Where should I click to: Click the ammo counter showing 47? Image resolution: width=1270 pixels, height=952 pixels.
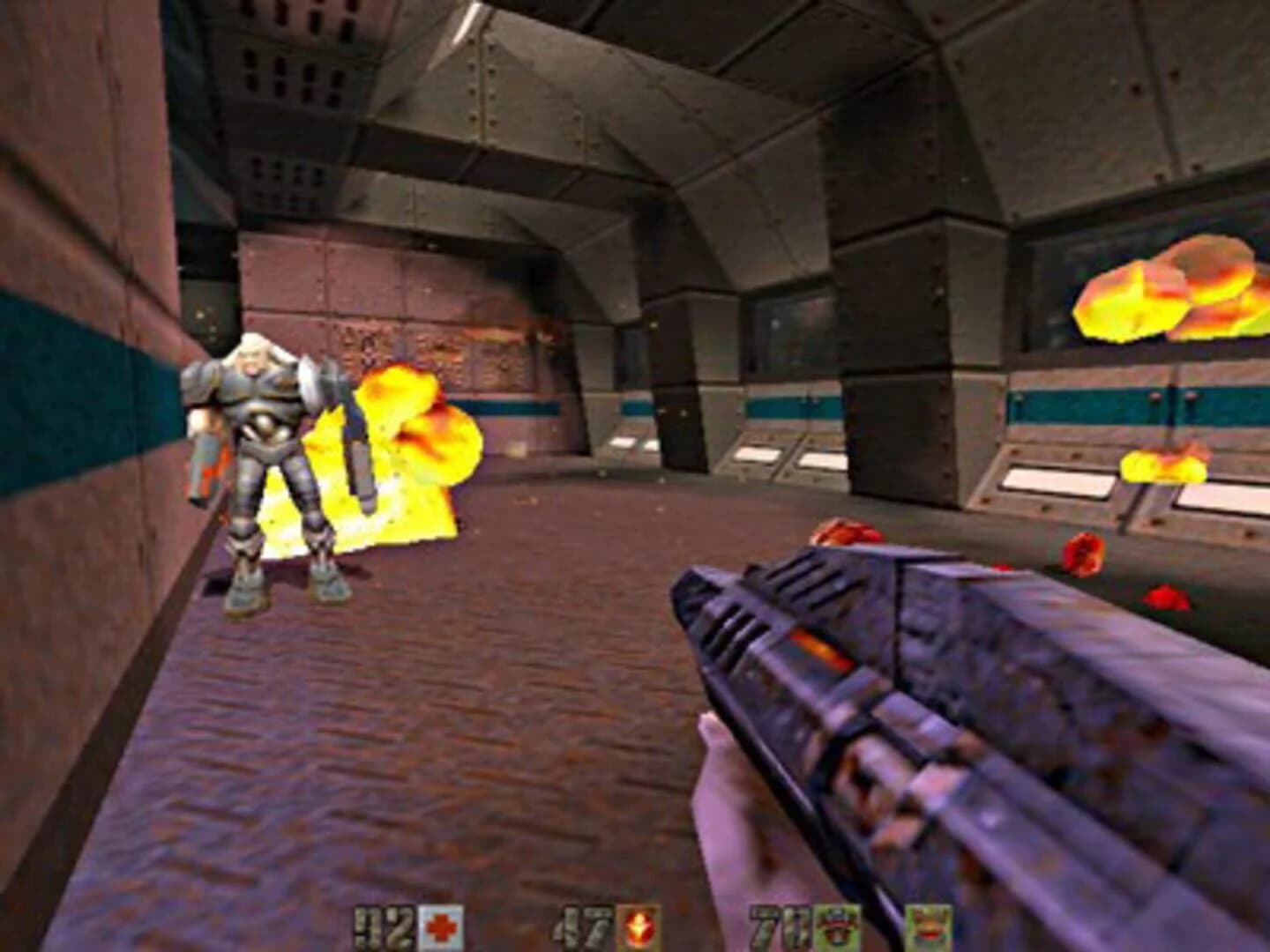[584, 924]
